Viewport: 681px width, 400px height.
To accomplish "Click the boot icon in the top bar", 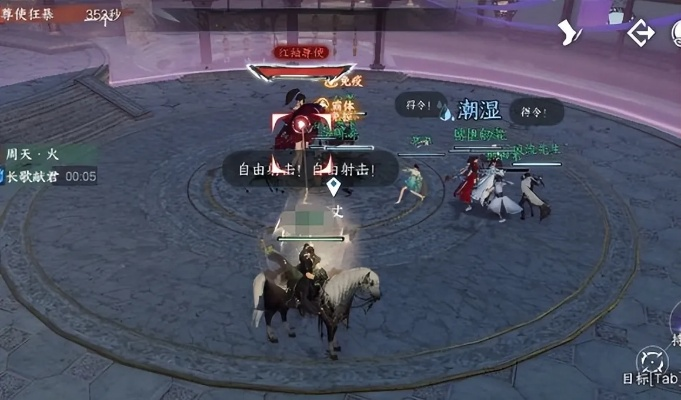I will 571,32.
